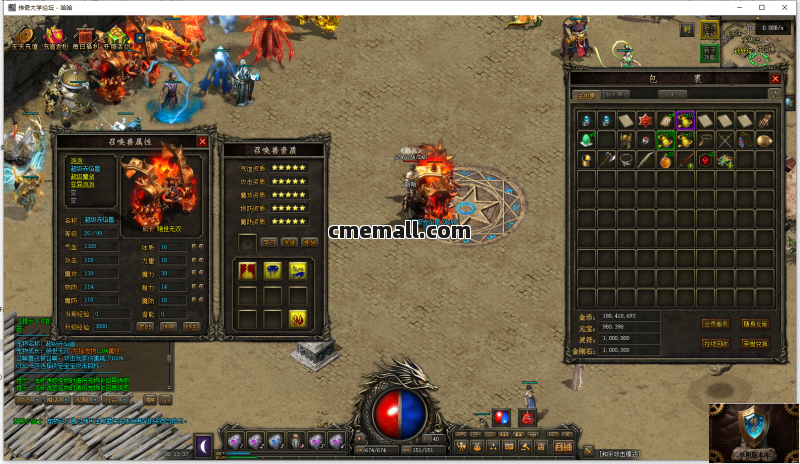Select the purple-highlighted golden gourd item

click(x=686, y=120)
